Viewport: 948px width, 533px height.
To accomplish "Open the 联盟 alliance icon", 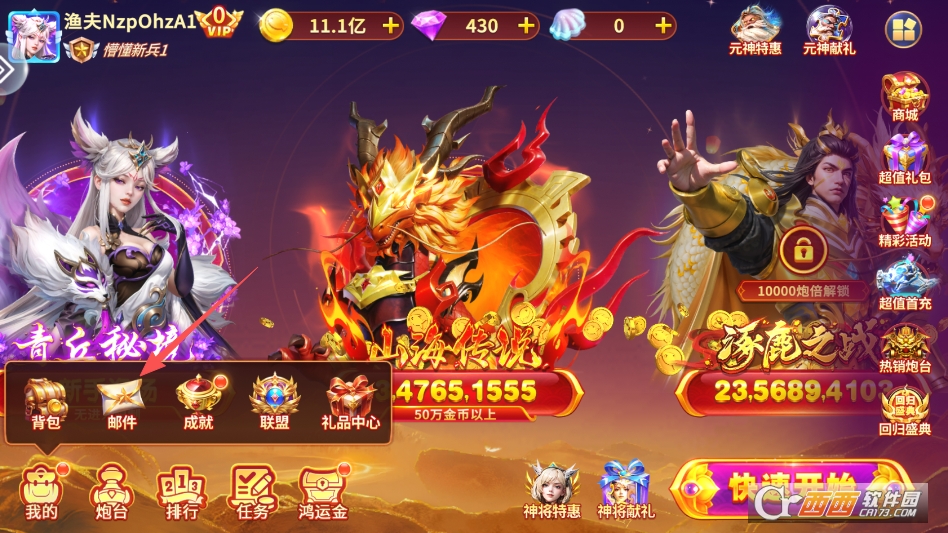I will (x=275, y=400).
